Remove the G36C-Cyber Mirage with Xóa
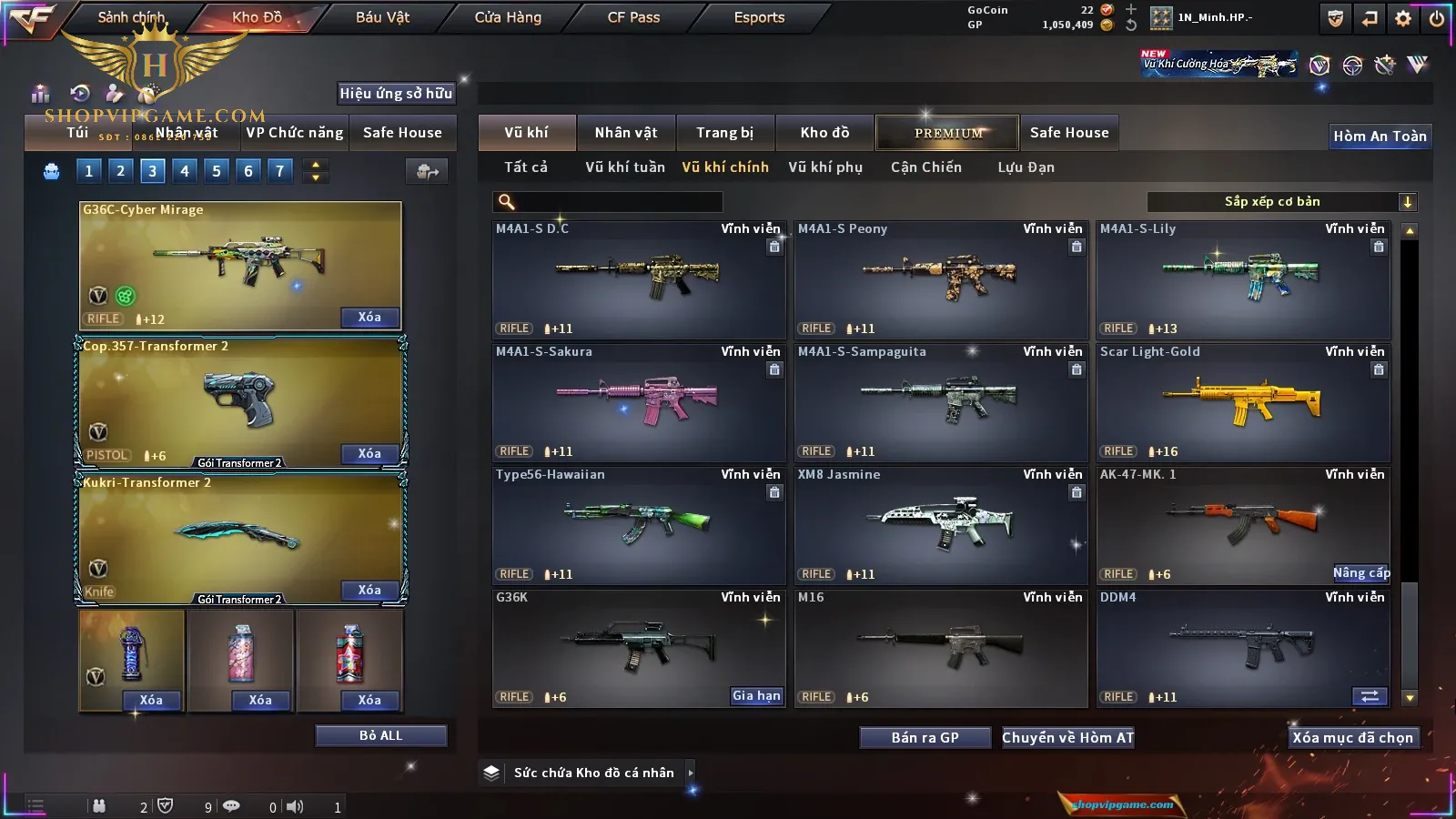 369,318
